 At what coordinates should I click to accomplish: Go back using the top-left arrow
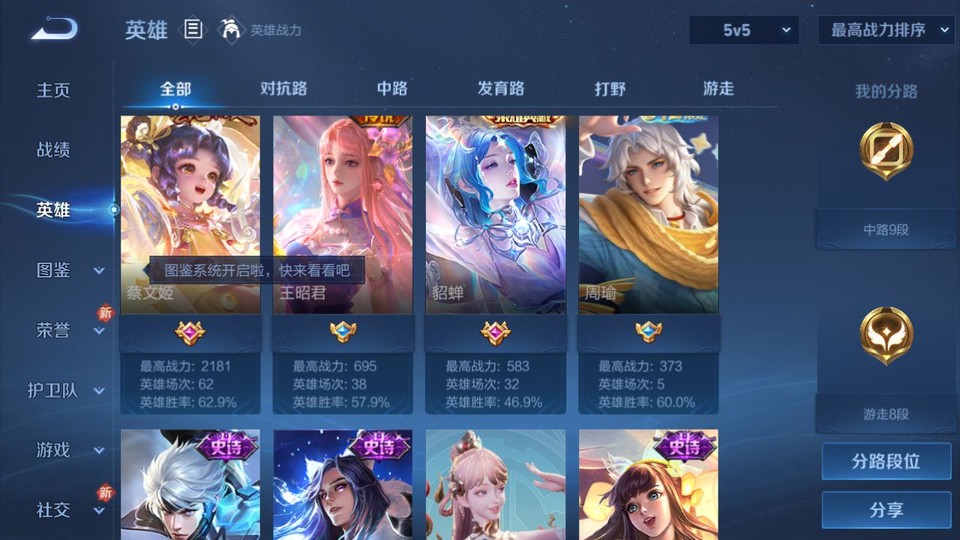click(x=54, y=30)
